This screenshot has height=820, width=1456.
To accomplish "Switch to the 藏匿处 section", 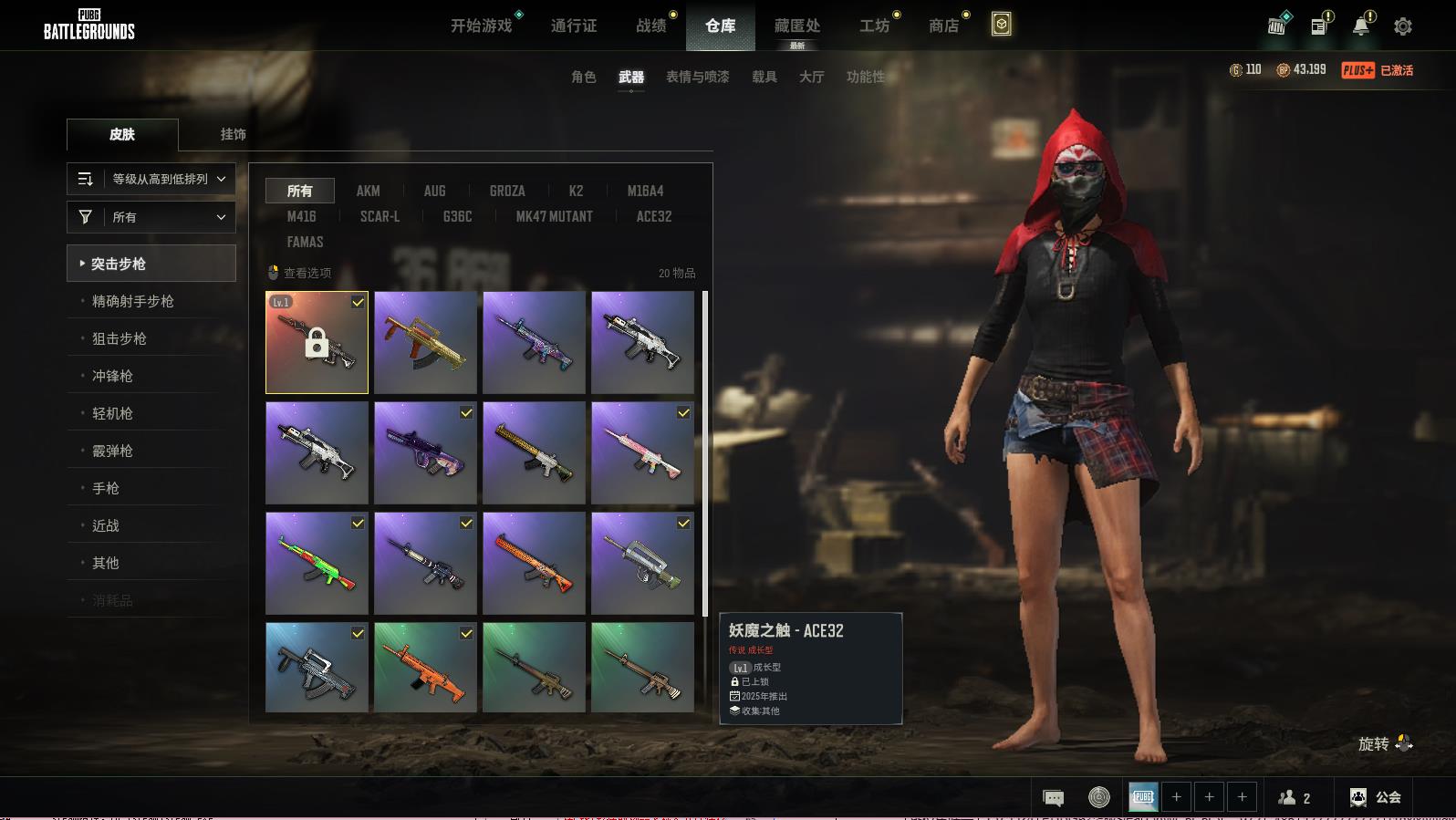I will click(x=796, y=26).
